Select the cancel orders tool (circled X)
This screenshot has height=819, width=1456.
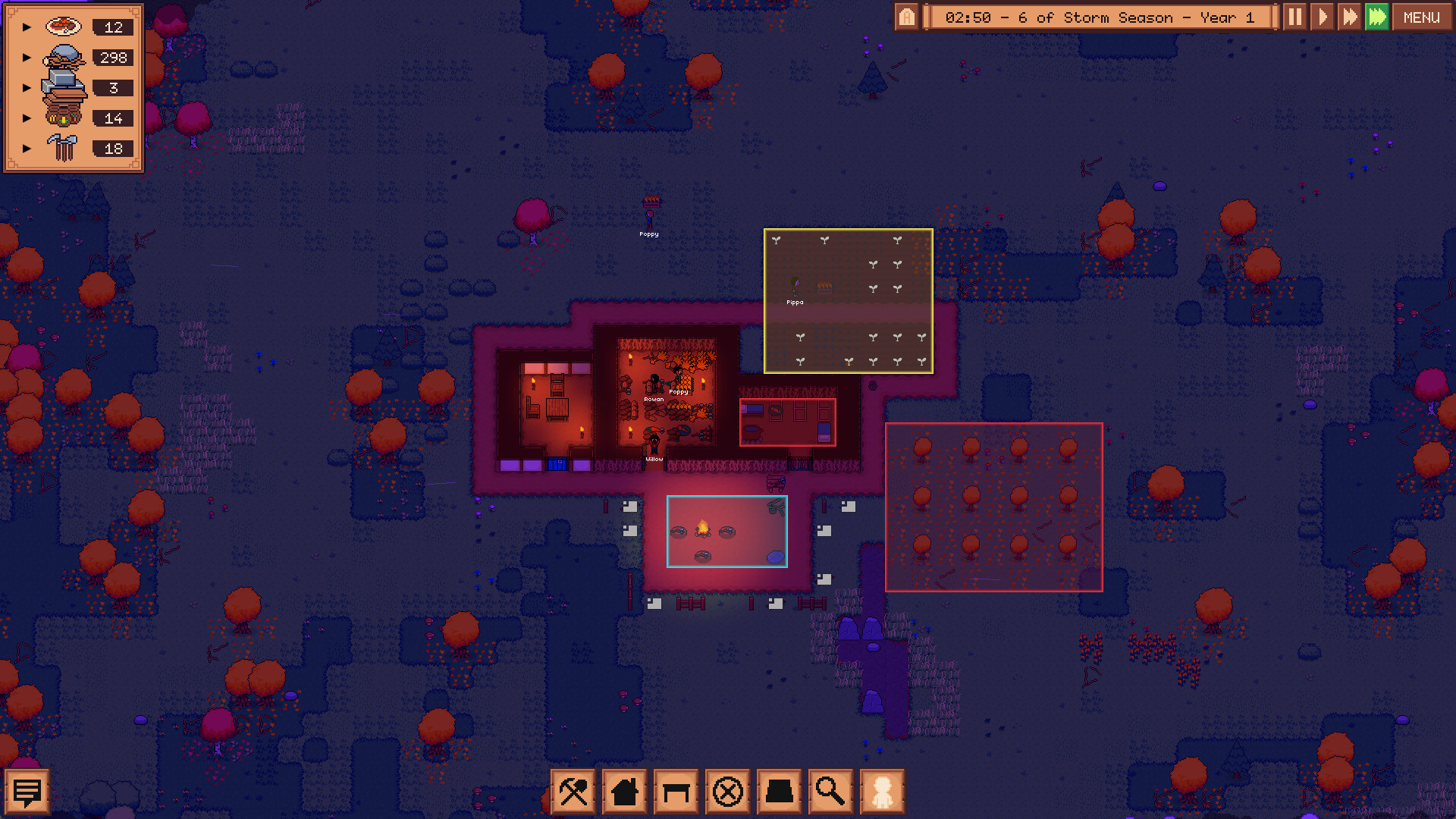click(x=726, y=791)
